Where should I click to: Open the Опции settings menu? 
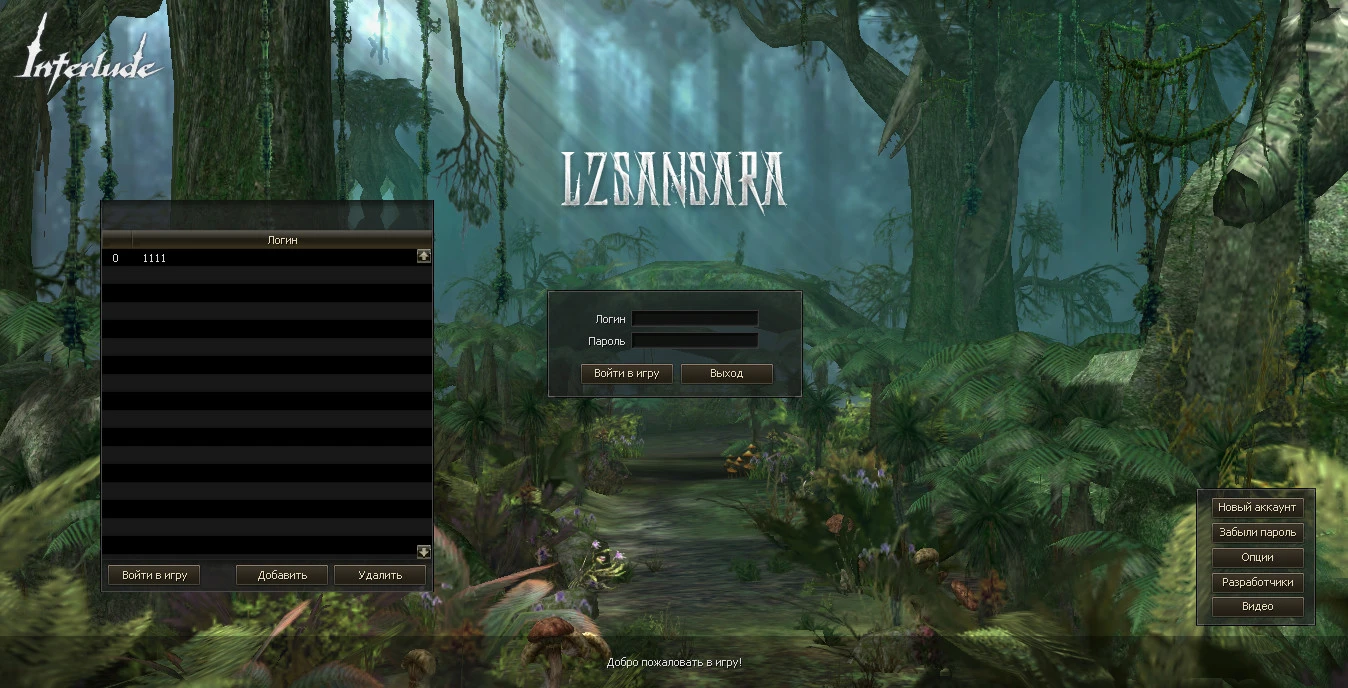tap(1257, 557)
